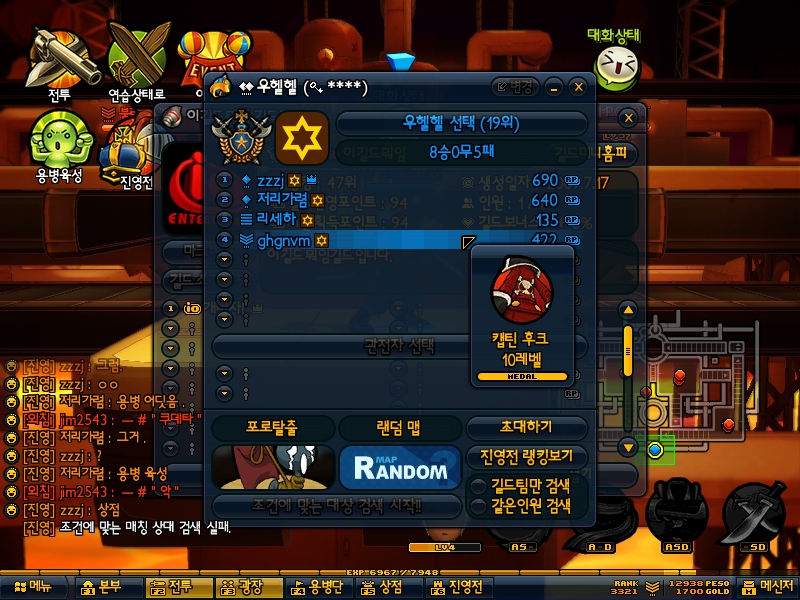Select player zzzj in the team list
The width and height of the screenshot is (800, 600).
pyautogui.click(x=265, y=181)
